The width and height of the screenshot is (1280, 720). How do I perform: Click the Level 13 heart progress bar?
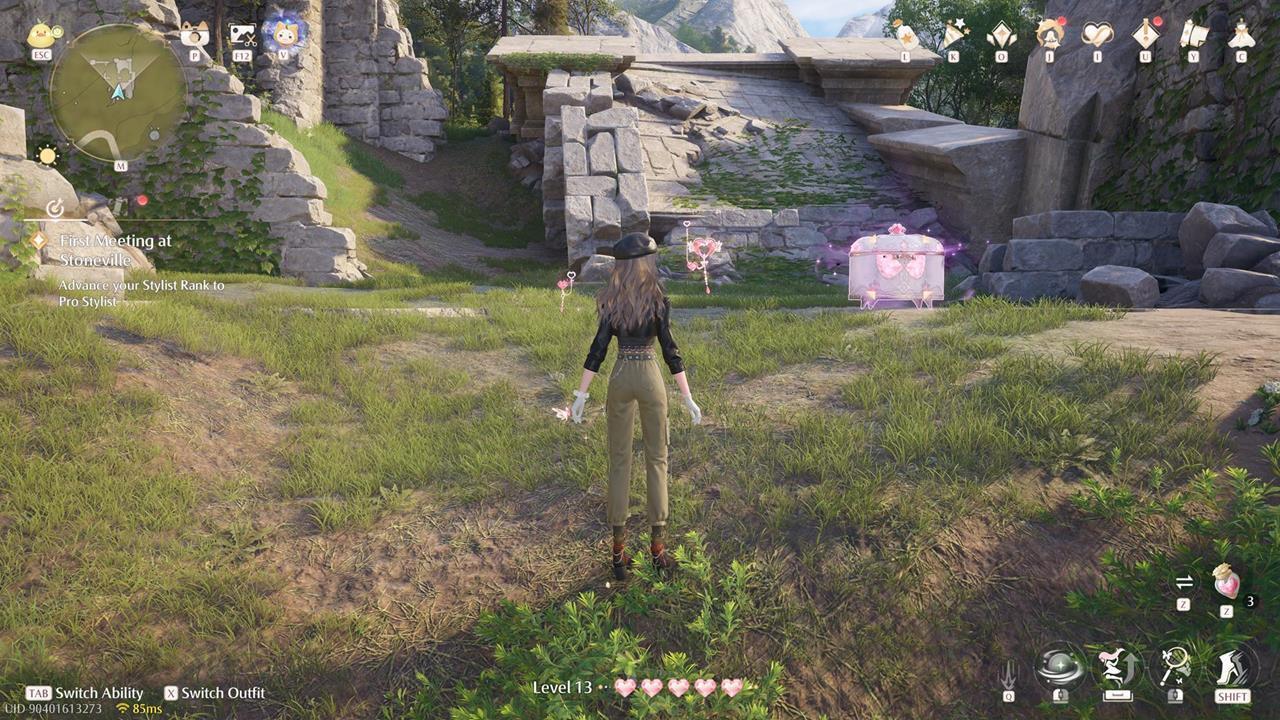click(640, 687)
